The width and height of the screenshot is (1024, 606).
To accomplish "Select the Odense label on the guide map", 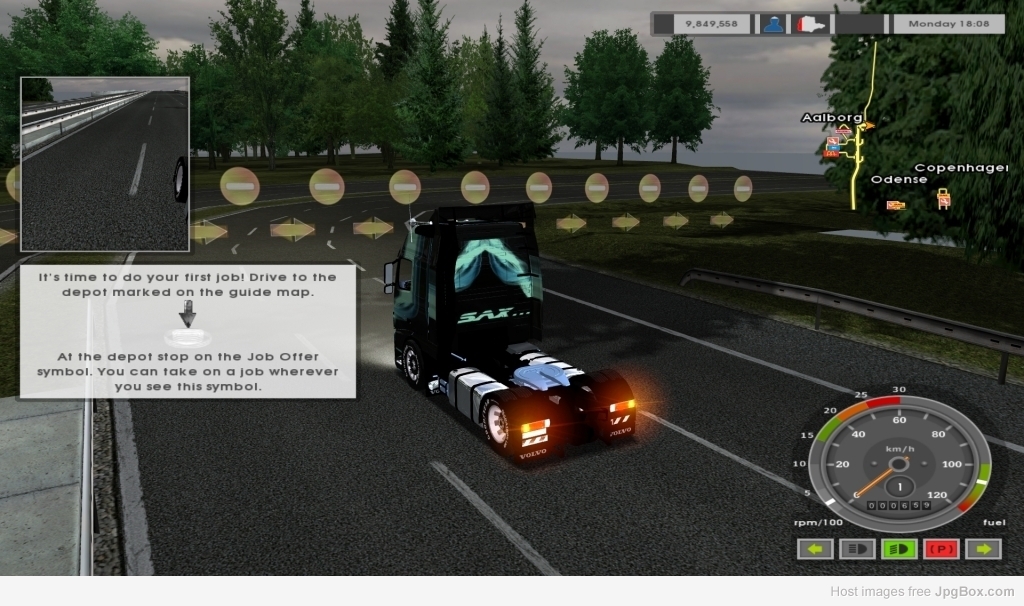I will pos(898,180).
